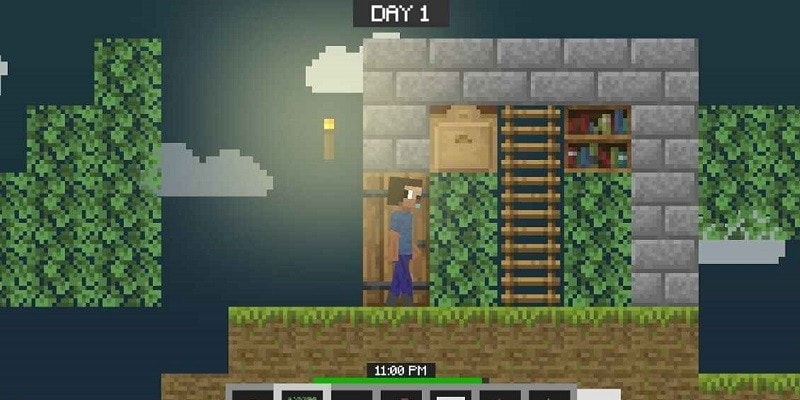Select the hotbar slot holding the white item

[x=450, y=395]
